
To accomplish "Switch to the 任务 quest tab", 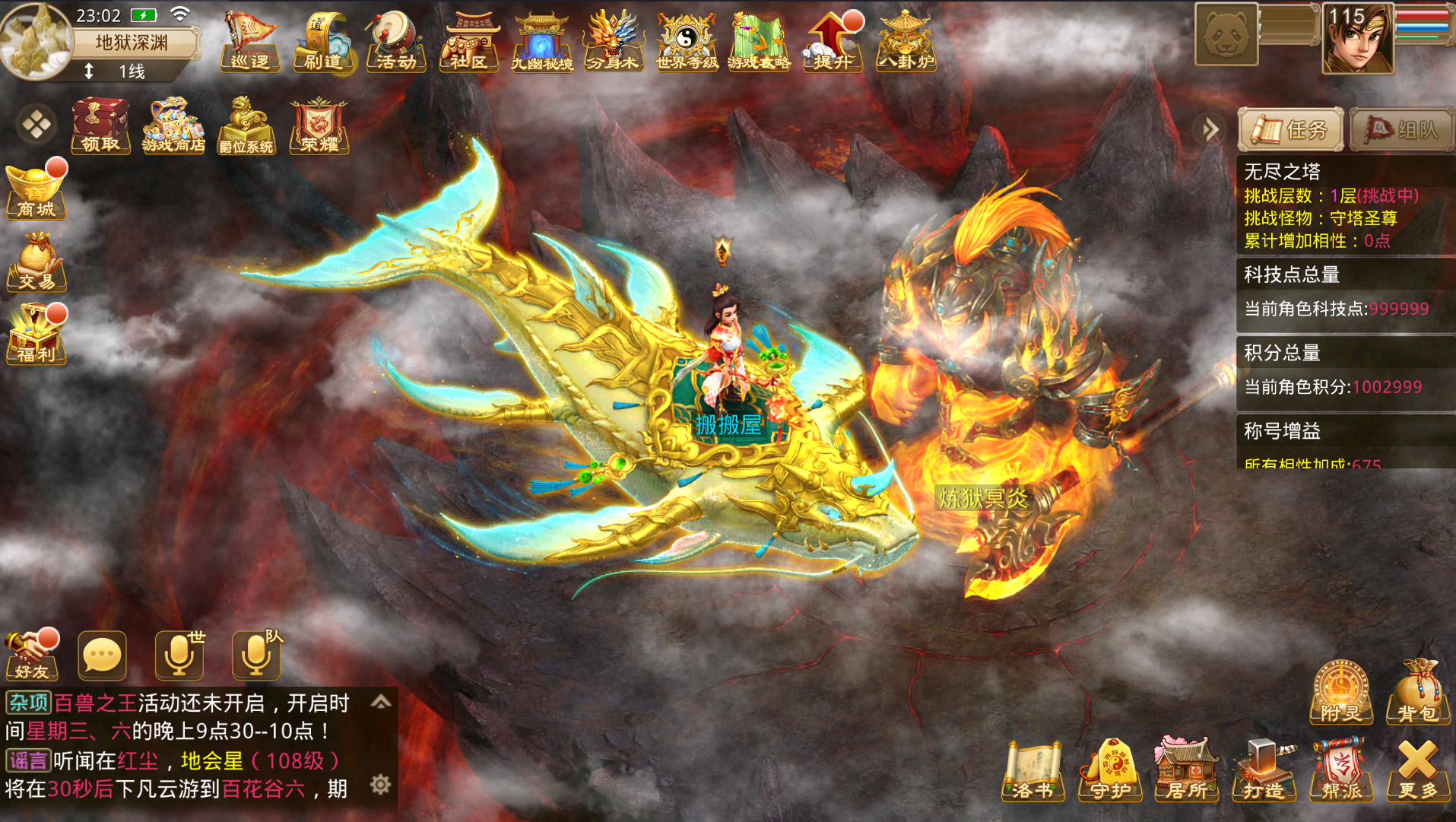I will [1291, 129].
